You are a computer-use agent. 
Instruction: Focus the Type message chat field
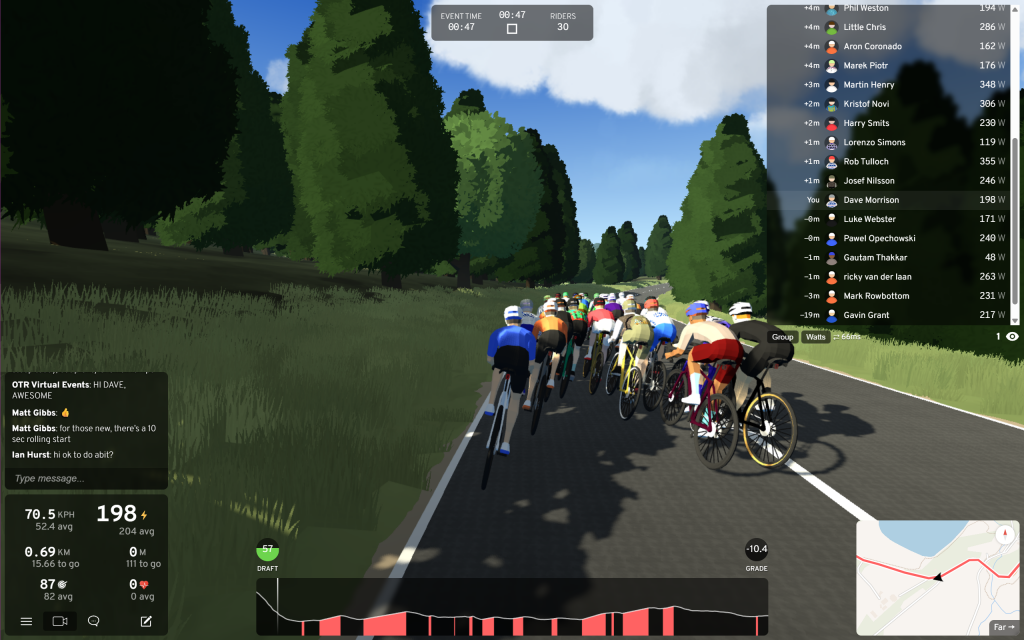pyautogui.click(x=84, y=478)
